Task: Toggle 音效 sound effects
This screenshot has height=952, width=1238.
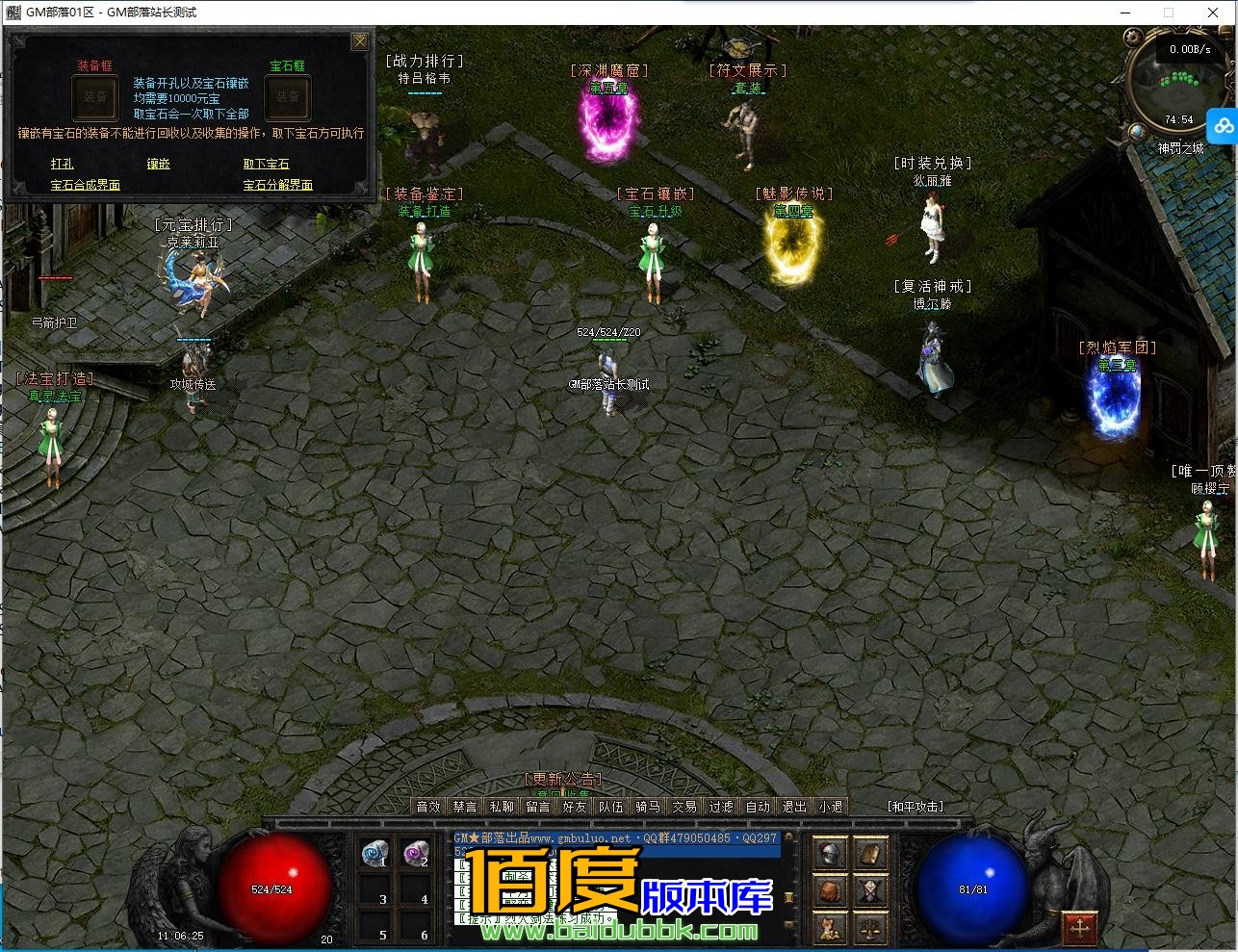Action: coord(428,807)
